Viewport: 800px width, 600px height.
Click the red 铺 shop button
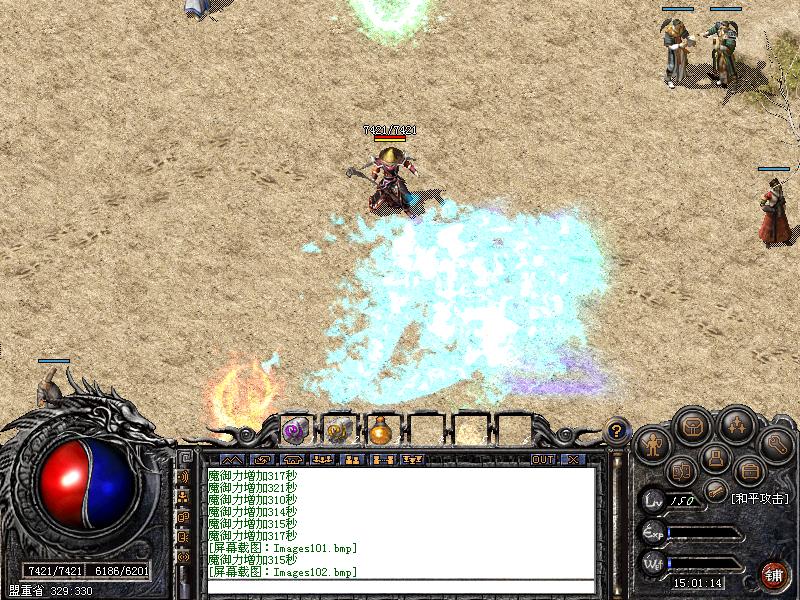773,574
